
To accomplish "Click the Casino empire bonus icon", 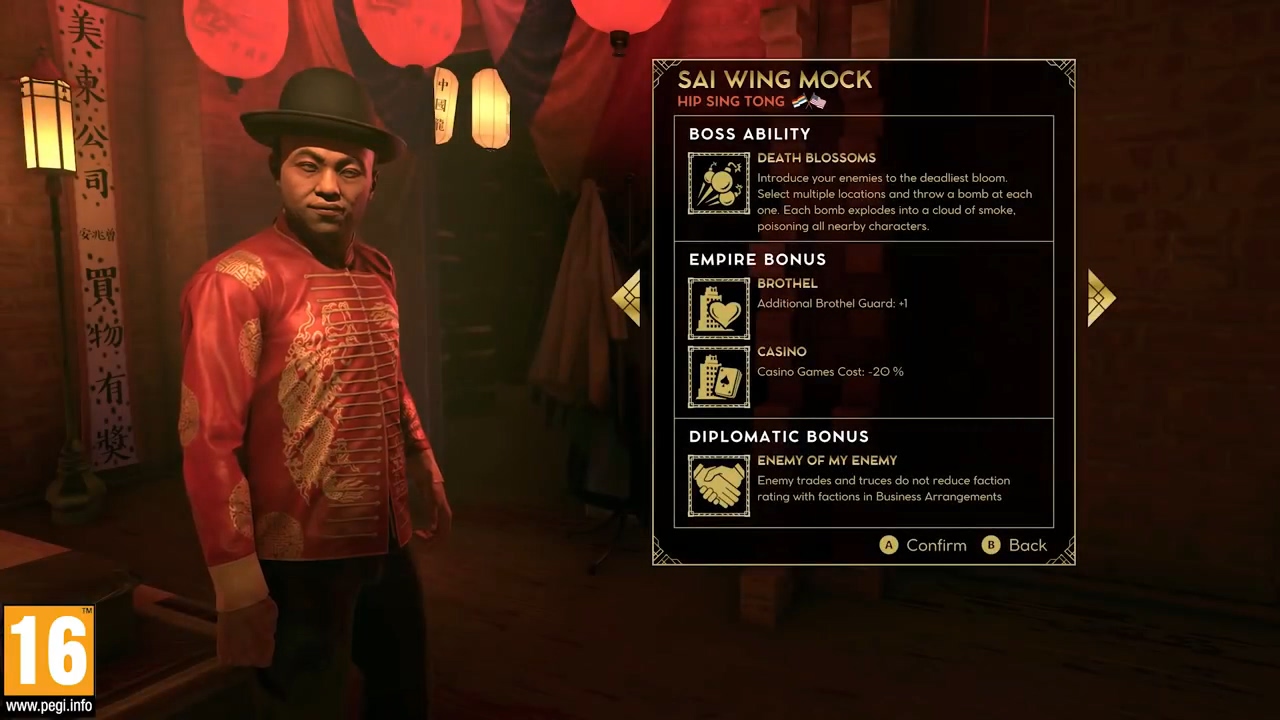I will [718, 377].
